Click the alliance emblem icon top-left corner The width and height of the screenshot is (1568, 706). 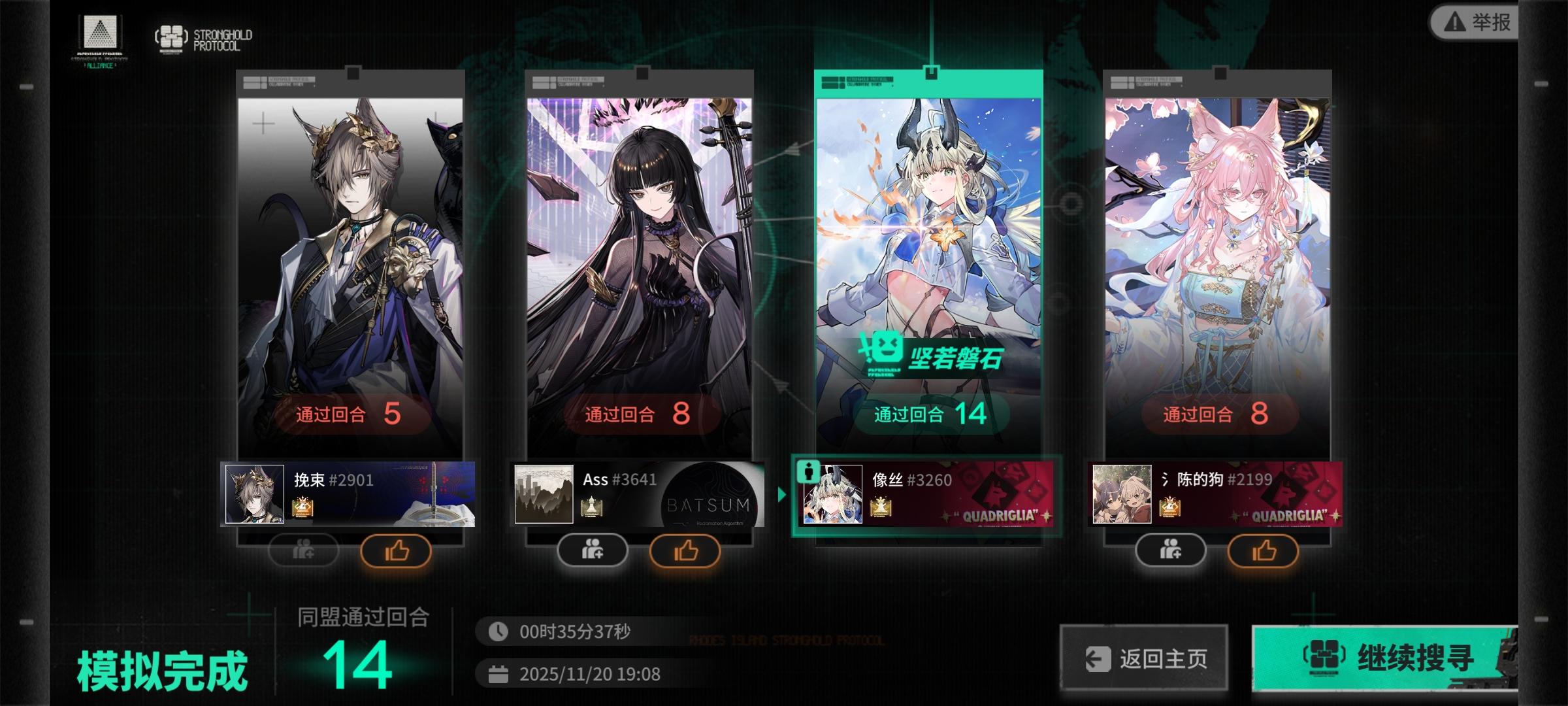[x=100, y=32]
